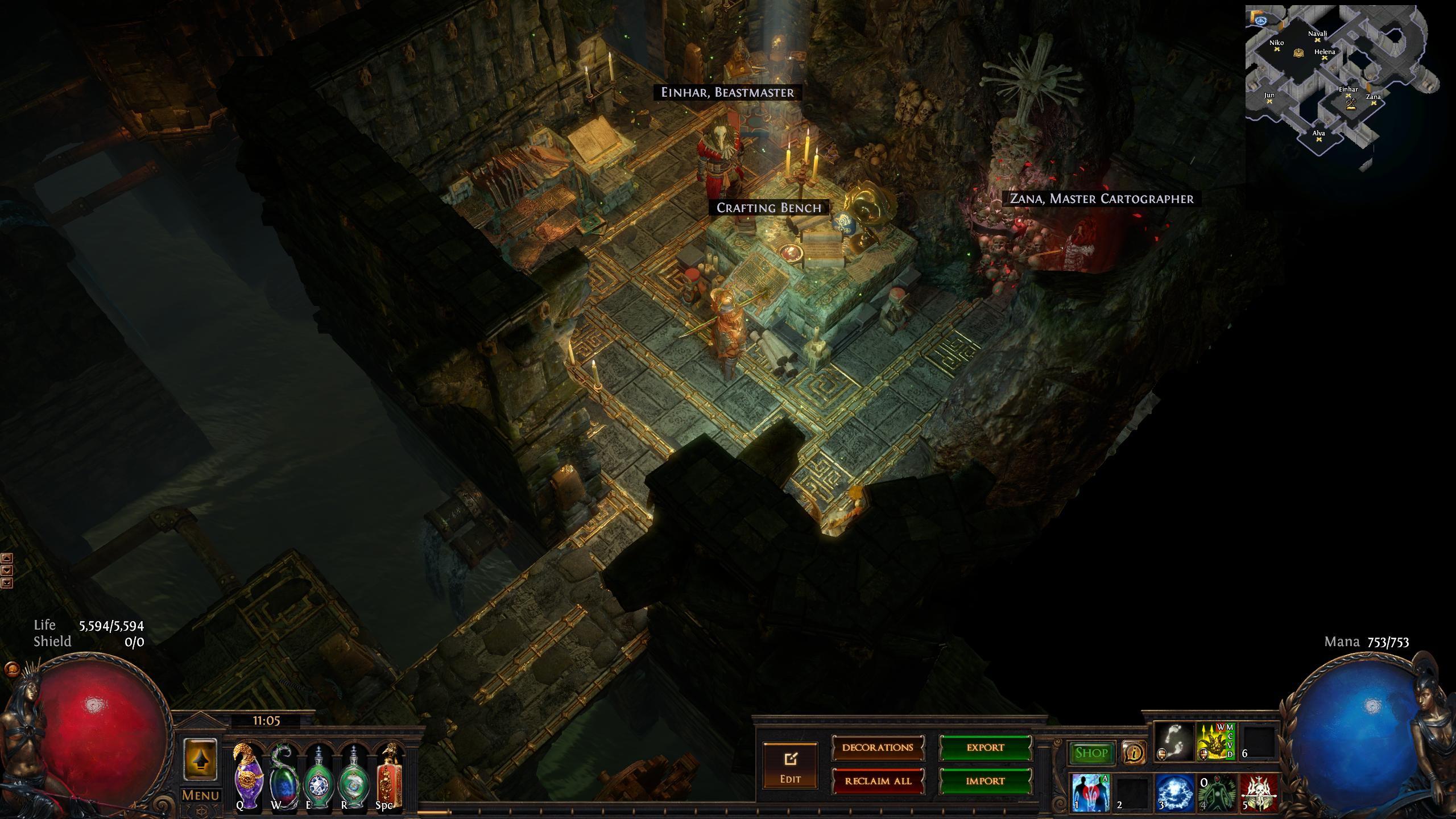Choose Reclaim All decorations
The height and width of the screenshot is (819, 1456).
coord(878,781)
